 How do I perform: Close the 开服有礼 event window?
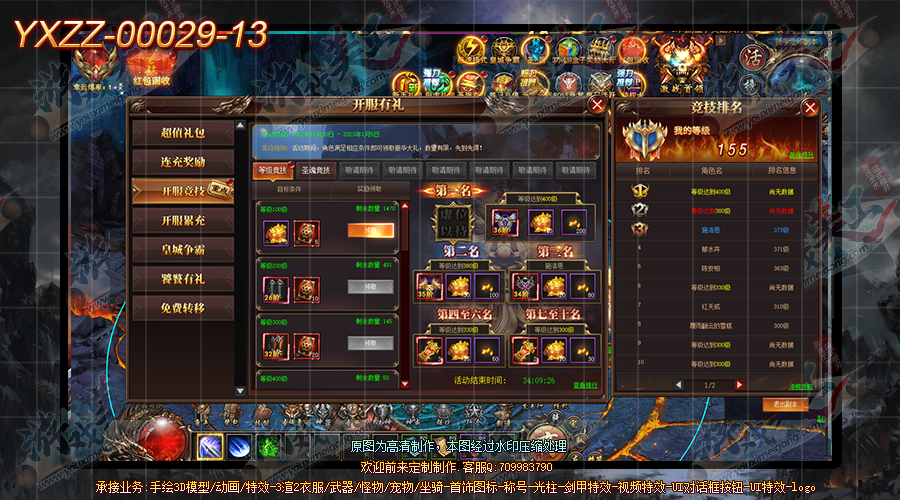tap(597, 104)
